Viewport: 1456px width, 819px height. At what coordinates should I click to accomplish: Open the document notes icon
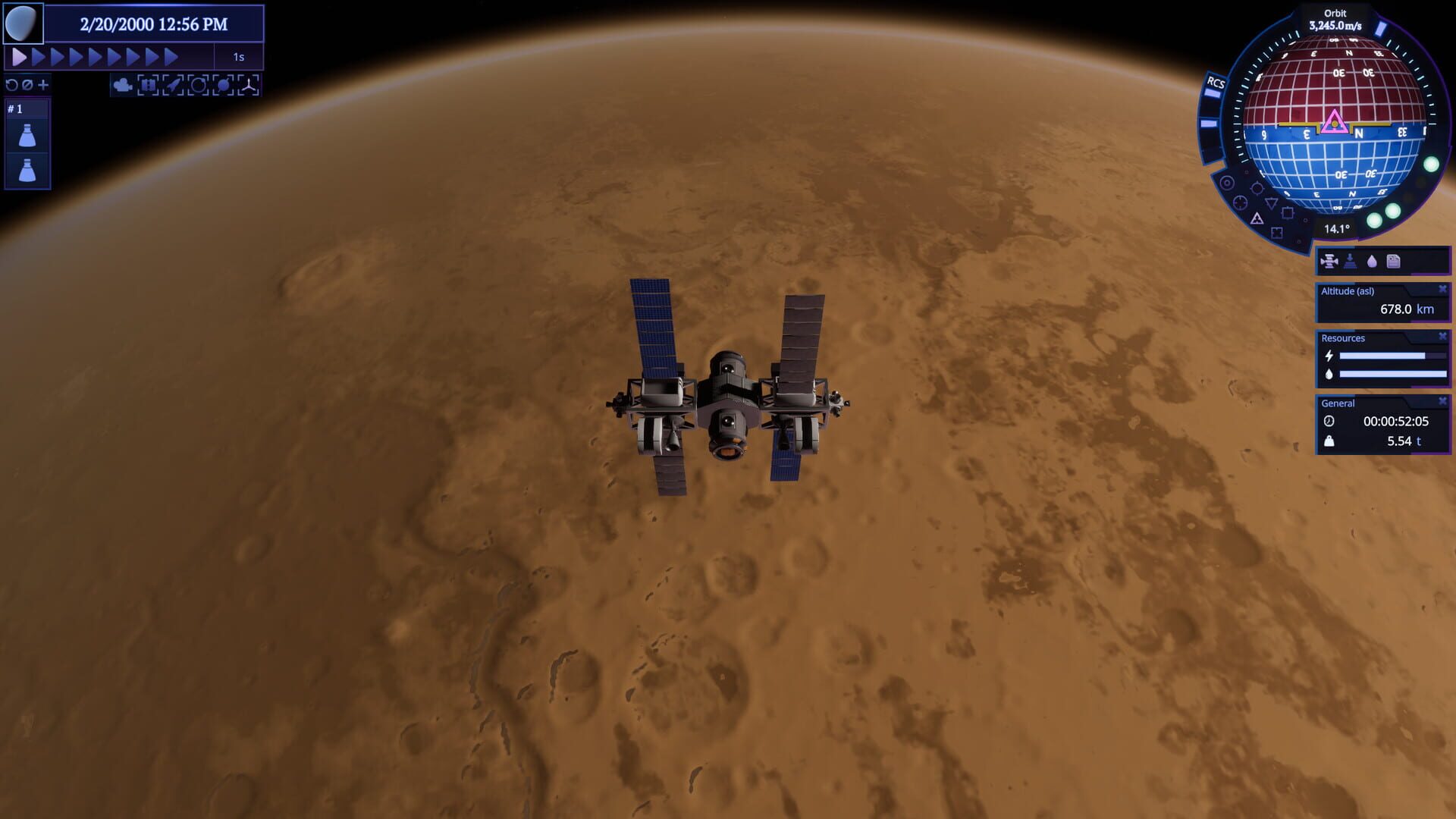pos(1393,262)
